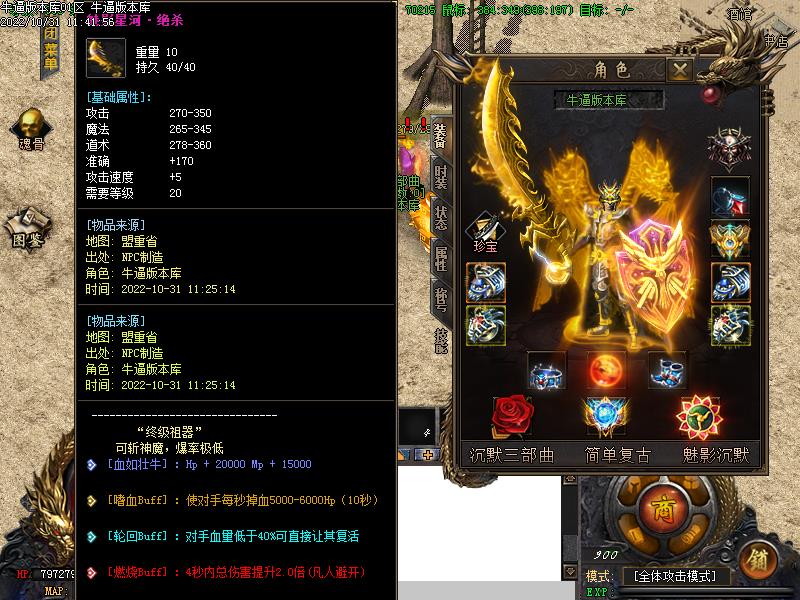
Task: Select the 珍宝 treasure slot
Action: 485,230
